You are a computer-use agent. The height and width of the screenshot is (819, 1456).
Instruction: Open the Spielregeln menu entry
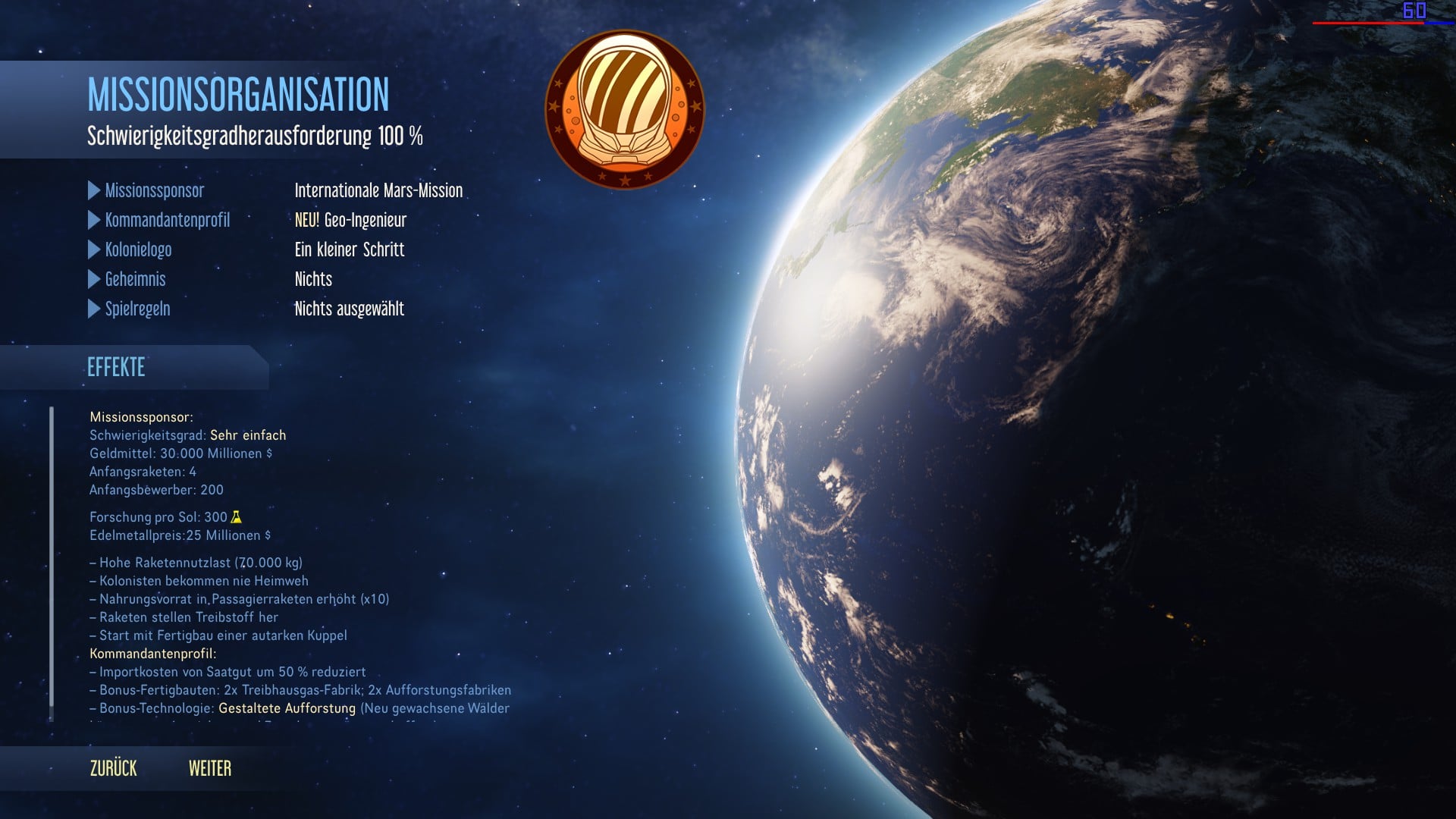coord(137,309)
